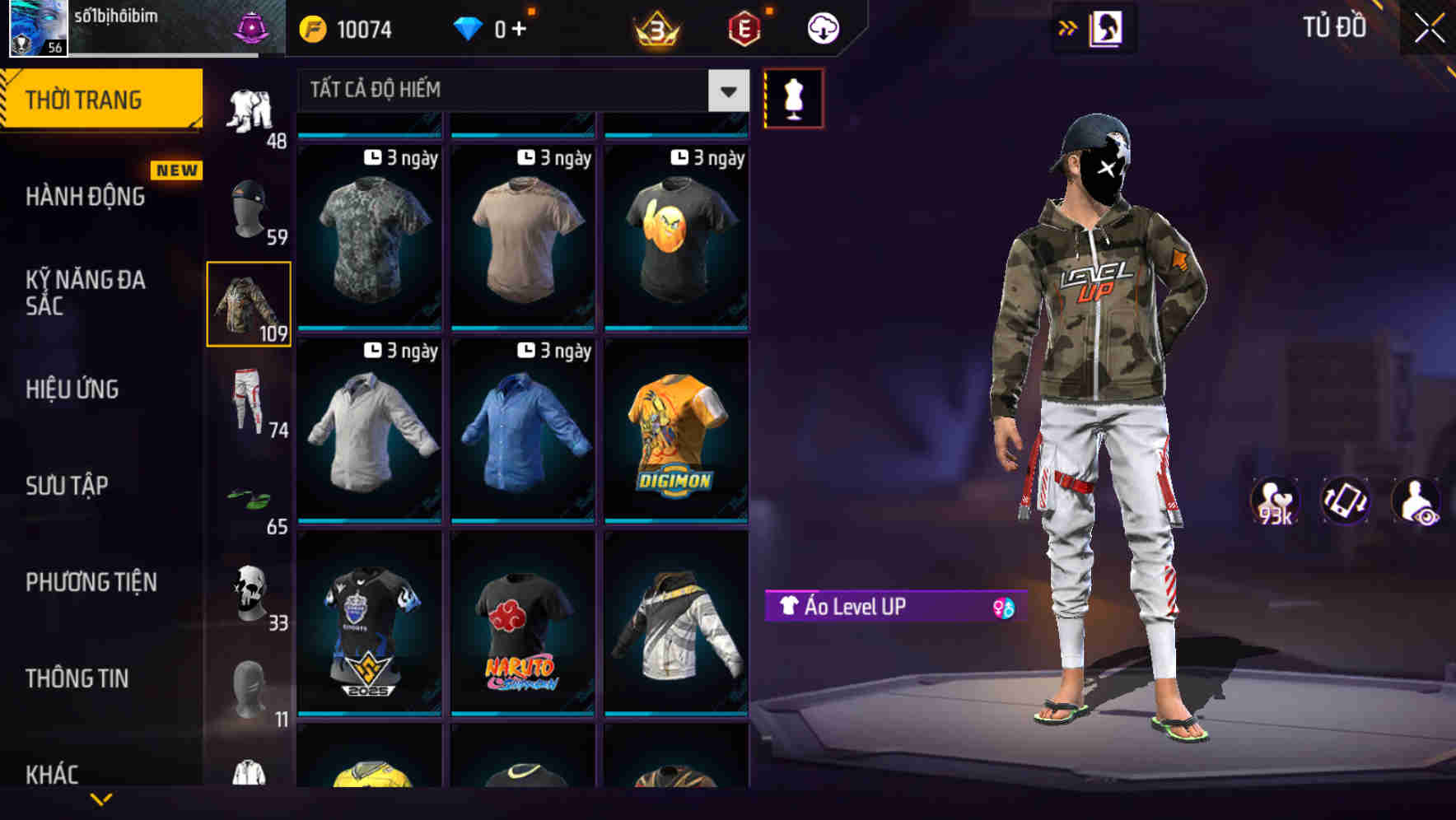The image size is (1456, 820).
Task: Select the rotate character phone icon
Action: tap(1346, 501)
